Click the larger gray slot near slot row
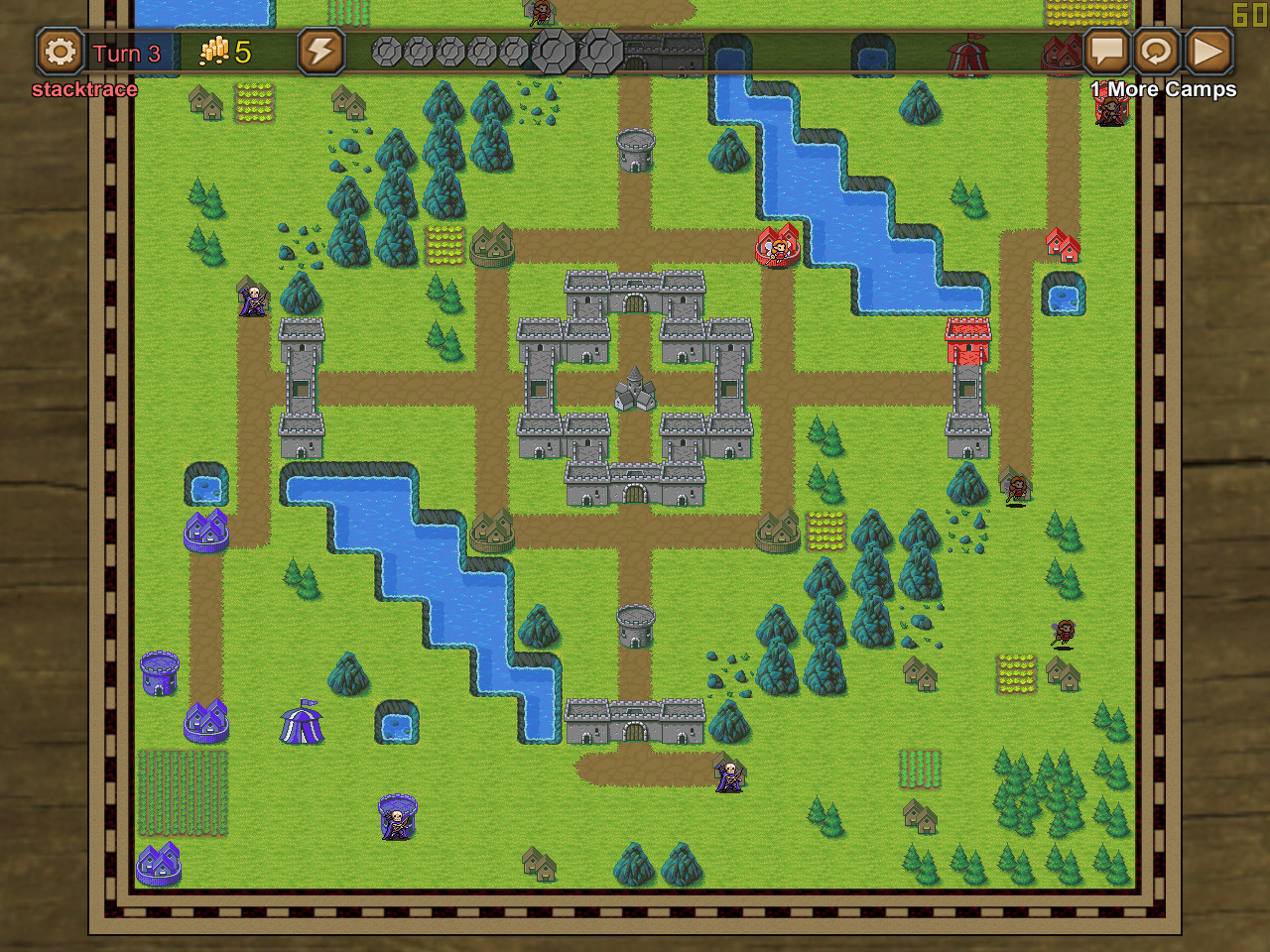 (556, 49)
